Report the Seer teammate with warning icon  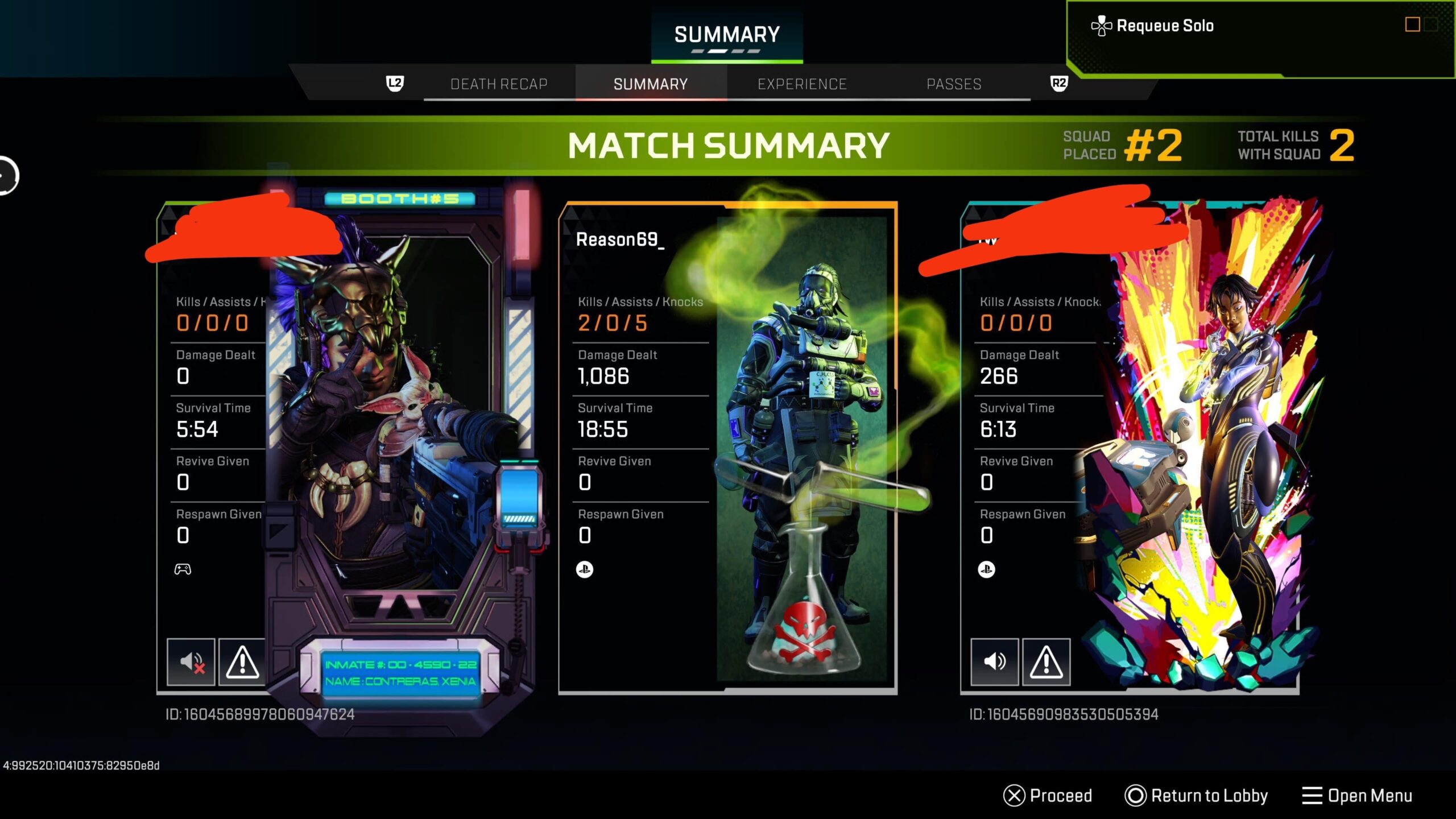click(x=242, y=661)
